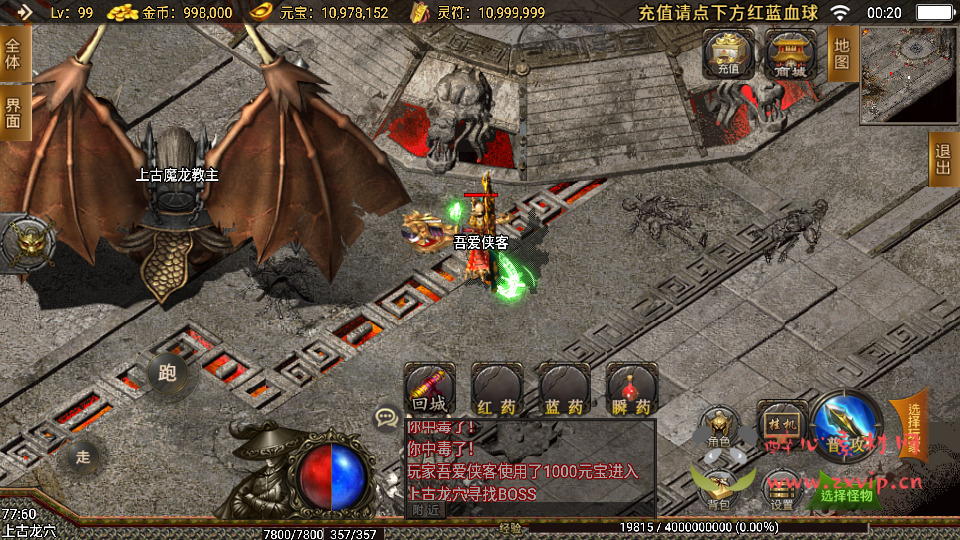Switch to 走 walk mode
The width and height of the screenshot is (960, 540).
pyautogui.click(x=83, y=457)
